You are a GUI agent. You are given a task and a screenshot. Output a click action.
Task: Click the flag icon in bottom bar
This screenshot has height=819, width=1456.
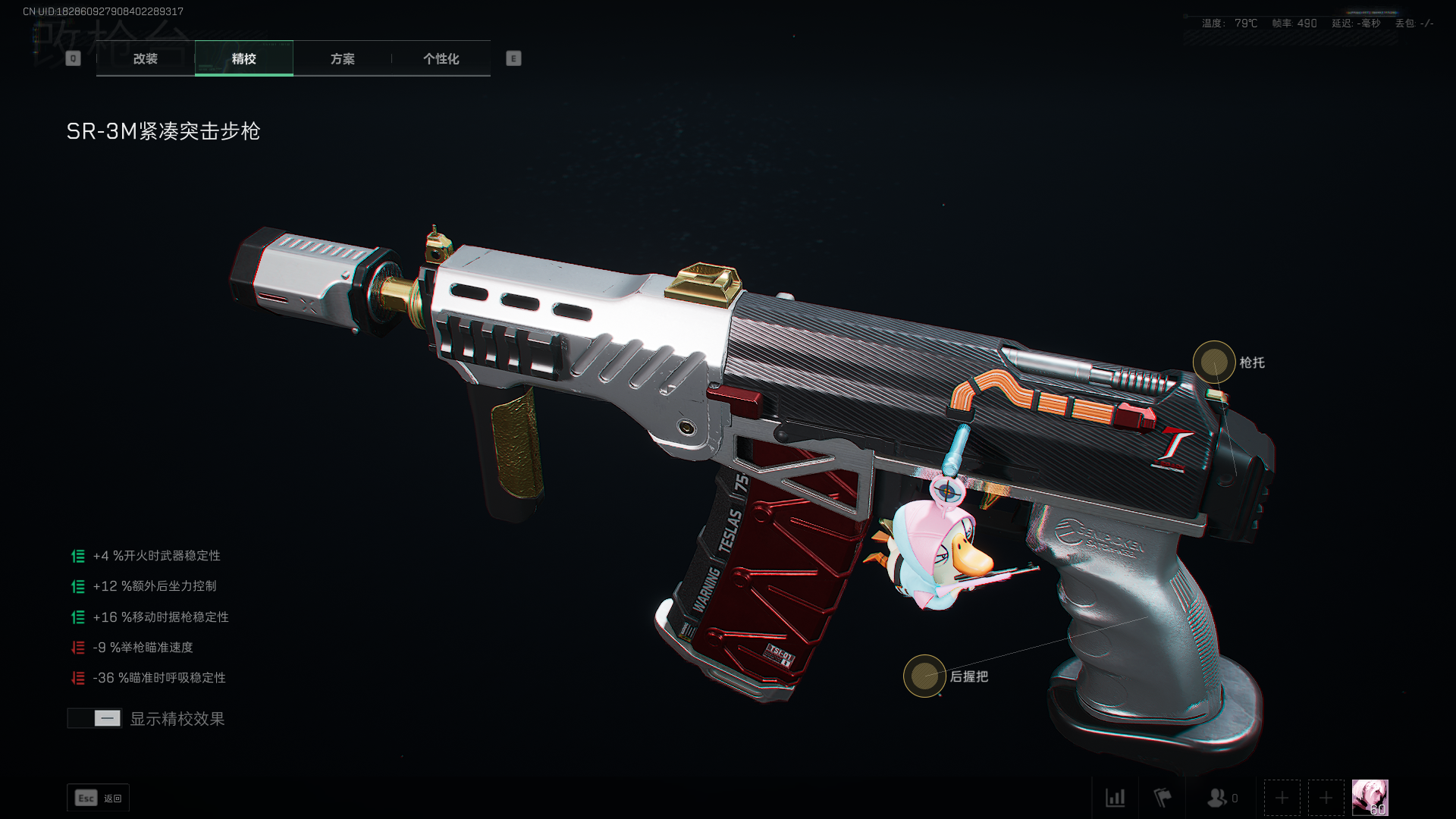(1163, 798)
